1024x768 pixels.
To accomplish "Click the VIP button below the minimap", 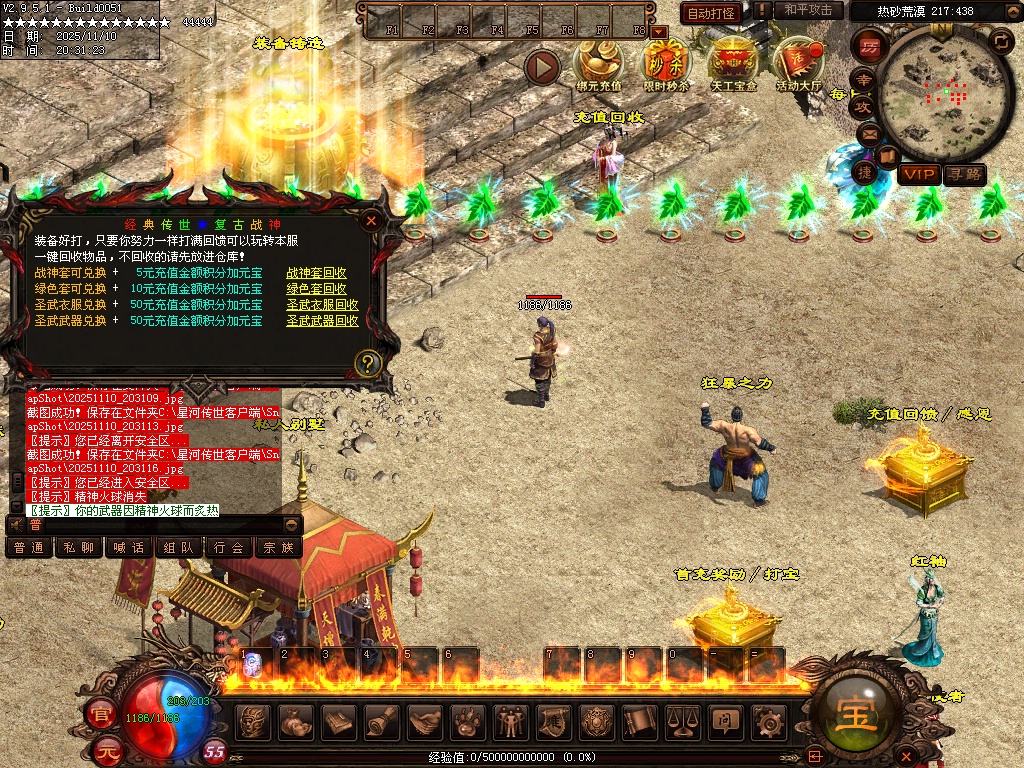I will coord(918,175).
